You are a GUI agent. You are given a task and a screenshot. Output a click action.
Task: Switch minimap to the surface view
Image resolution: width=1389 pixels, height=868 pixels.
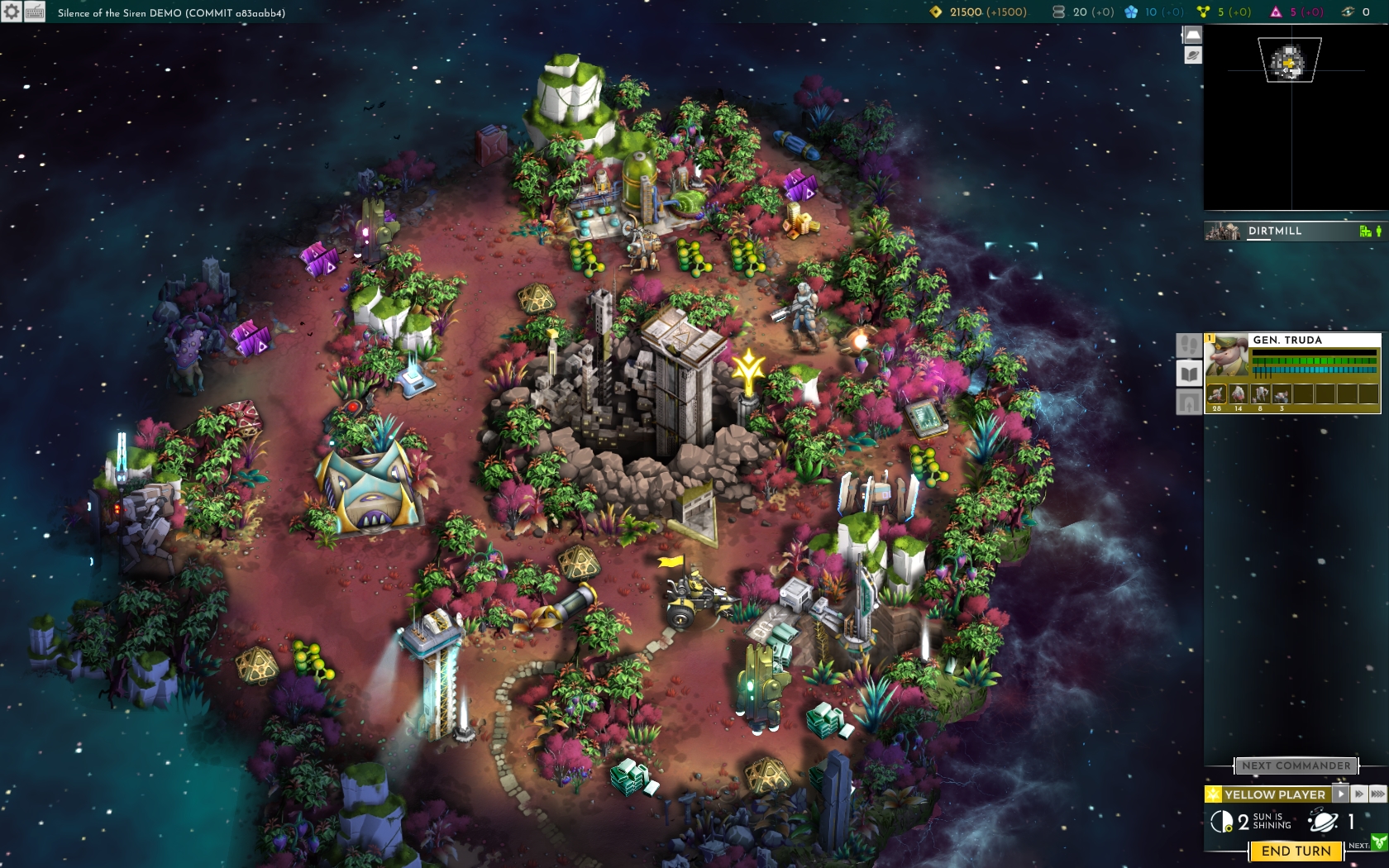click(1192, 36)
